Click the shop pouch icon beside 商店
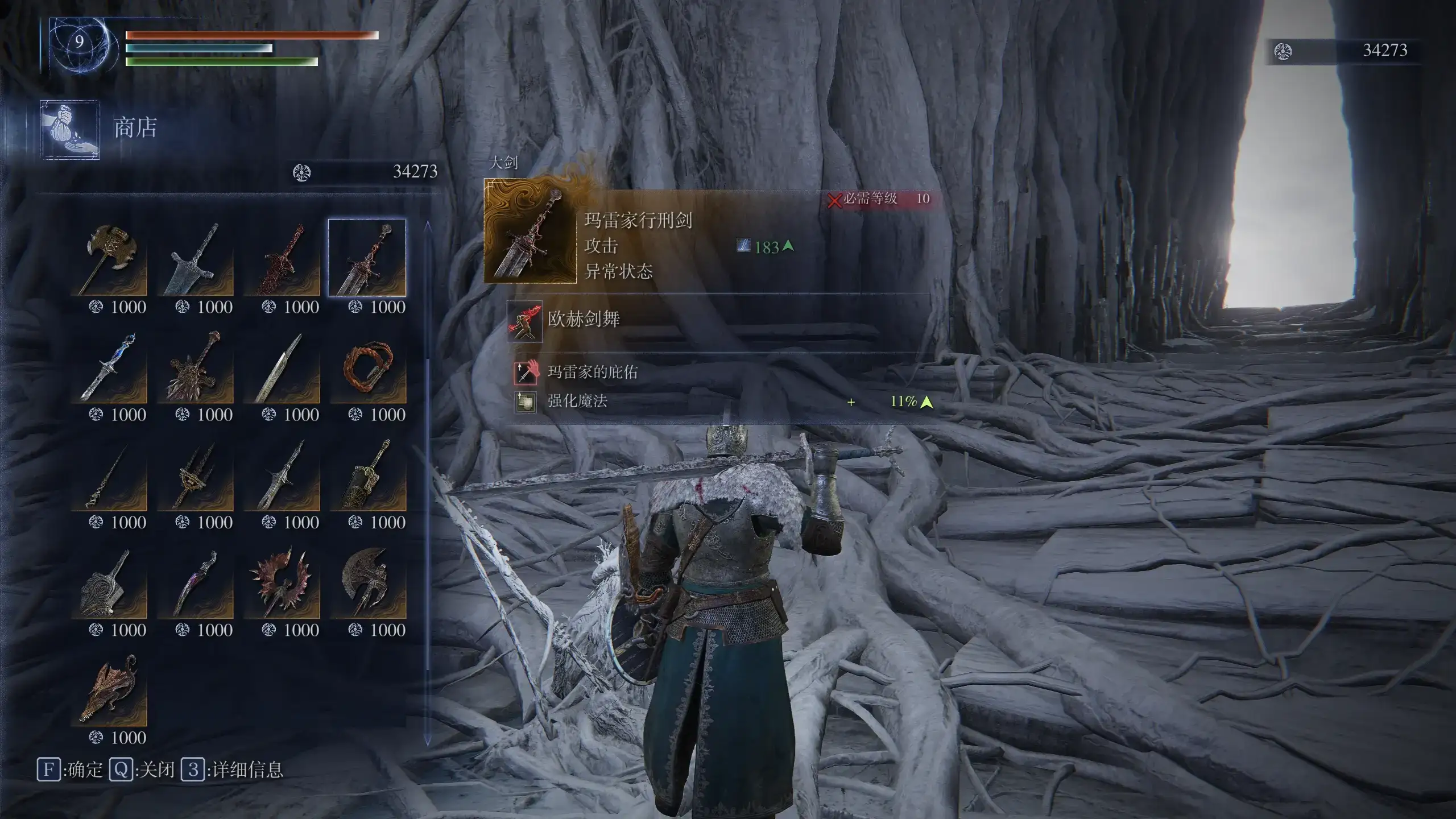Image resolution: width=1456 pixels, height=819 pixels. (70, 129)
